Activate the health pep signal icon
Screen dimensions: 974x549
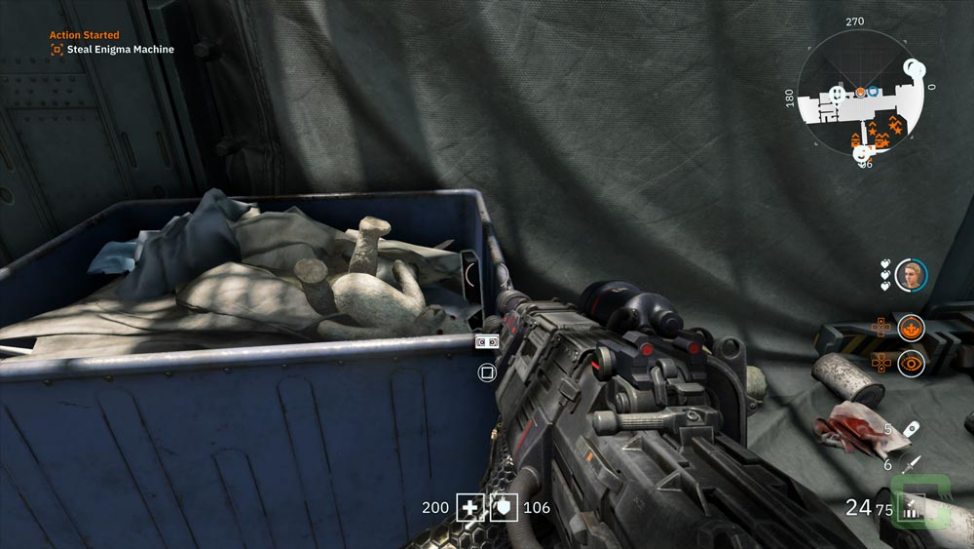[910, 327]
